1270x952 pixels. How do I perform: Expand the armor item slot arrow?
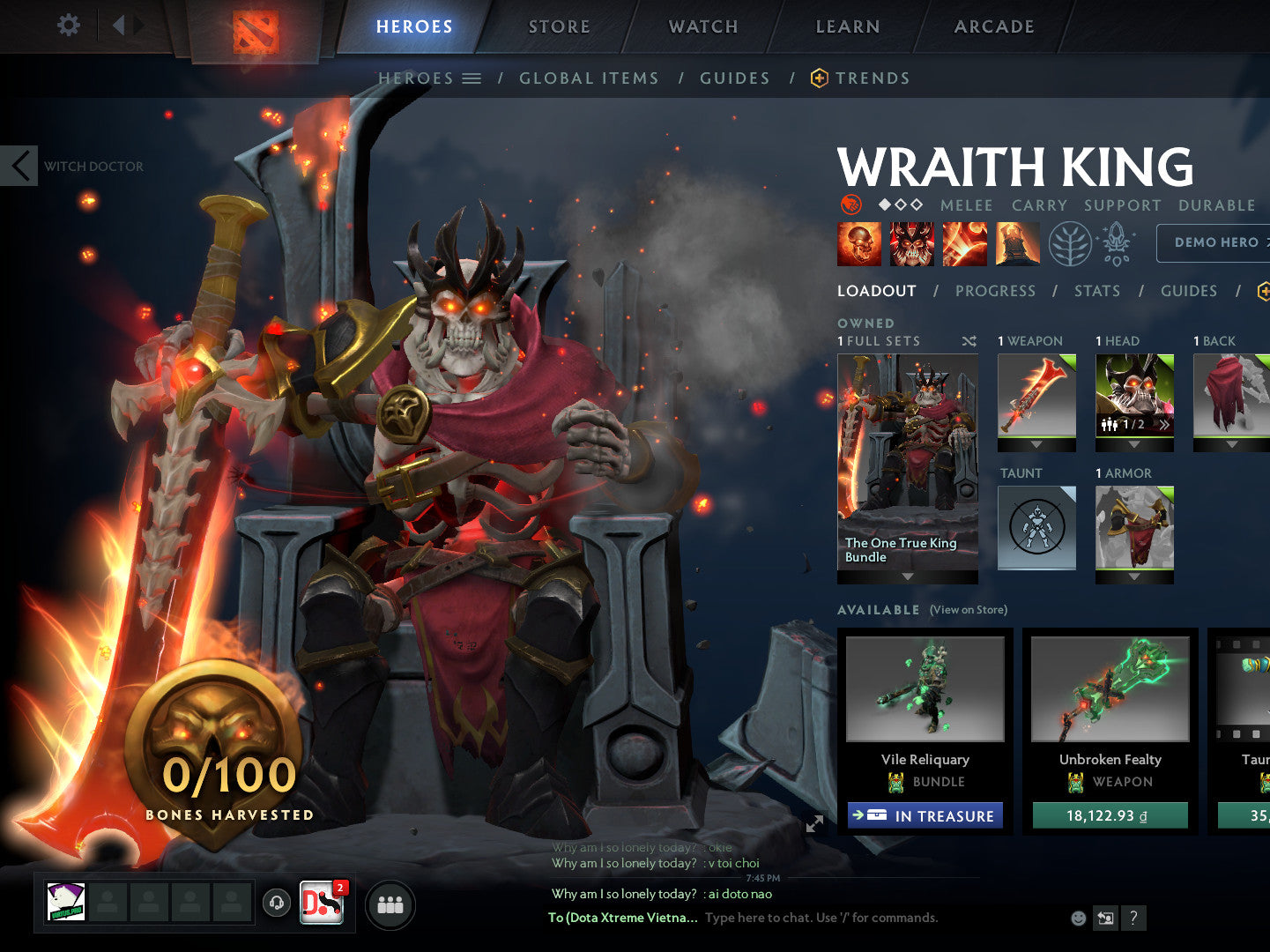pyautogui.click(x=1134, y=576)
